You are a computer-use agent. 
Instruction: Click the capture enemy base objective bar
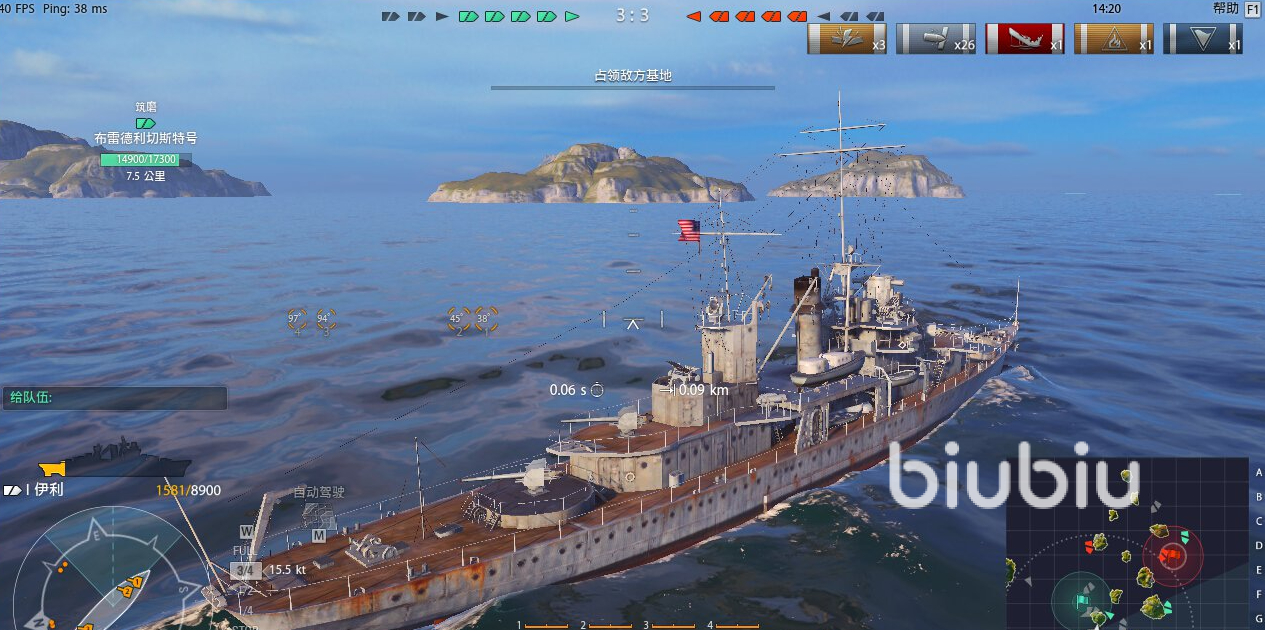[632, 80]
